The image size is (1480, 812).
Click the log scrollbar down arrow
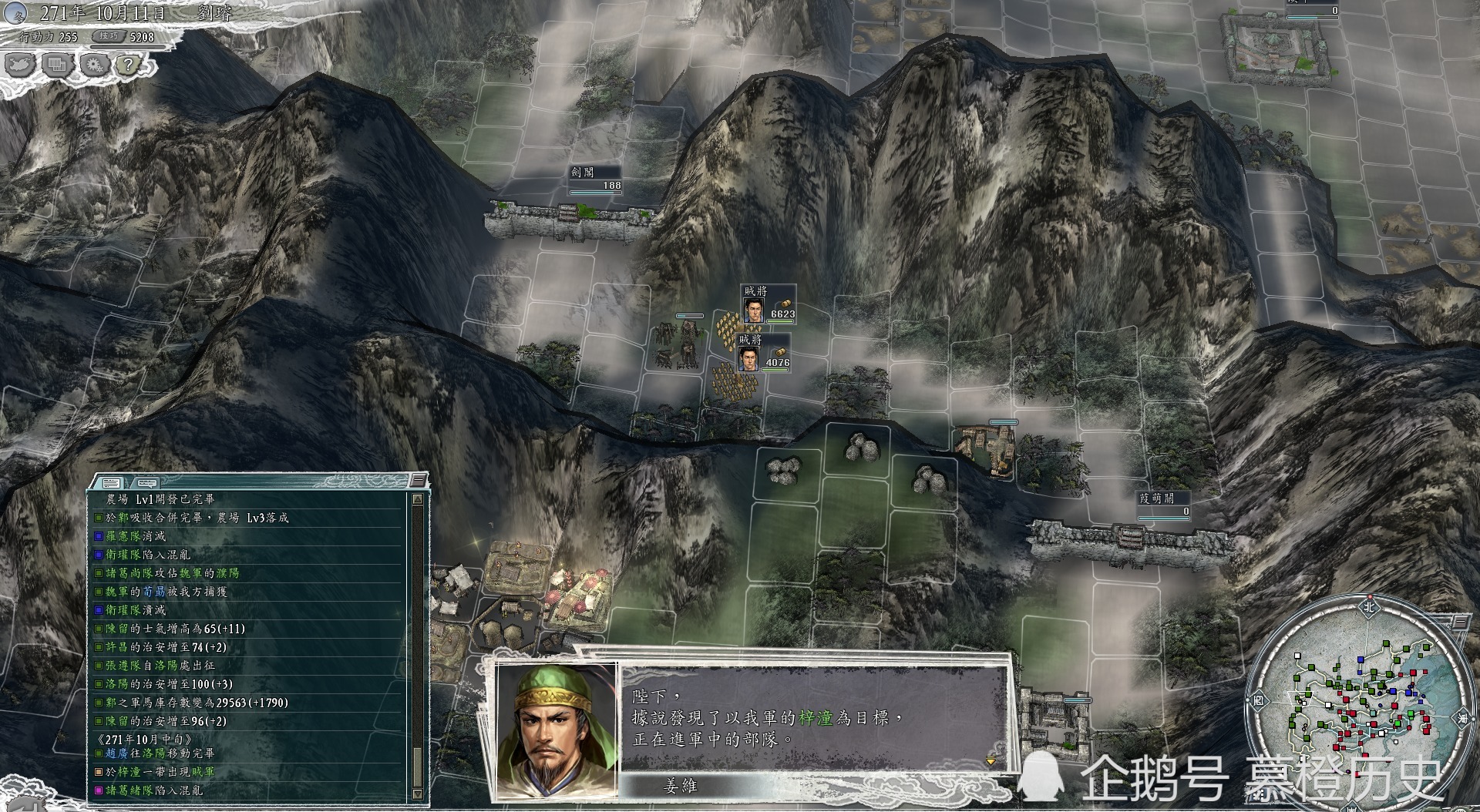[x=418, y=794]
